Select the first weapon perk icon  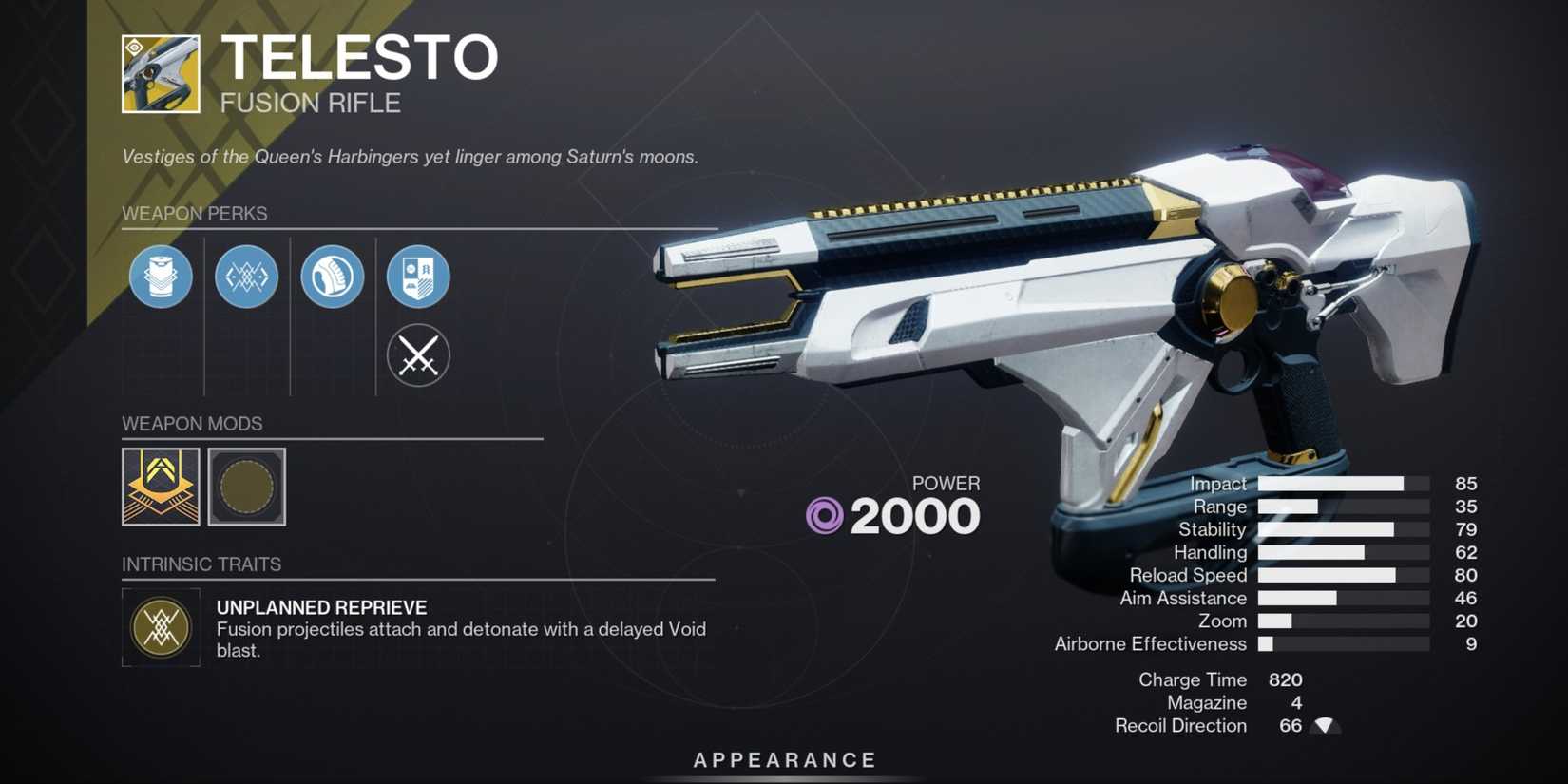pyautogui.click(x=161, y=277)
